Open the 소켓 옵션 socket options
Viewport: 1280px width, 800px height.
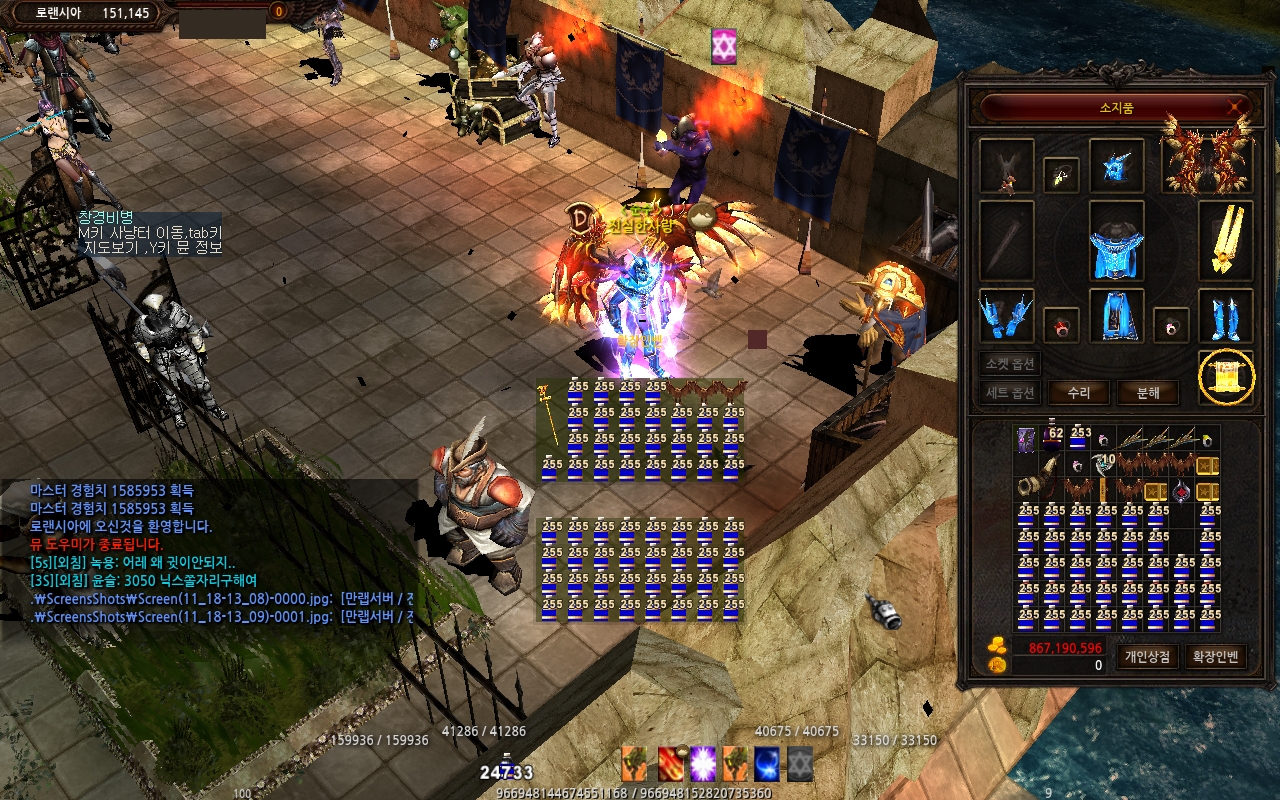coord(1010,364)
